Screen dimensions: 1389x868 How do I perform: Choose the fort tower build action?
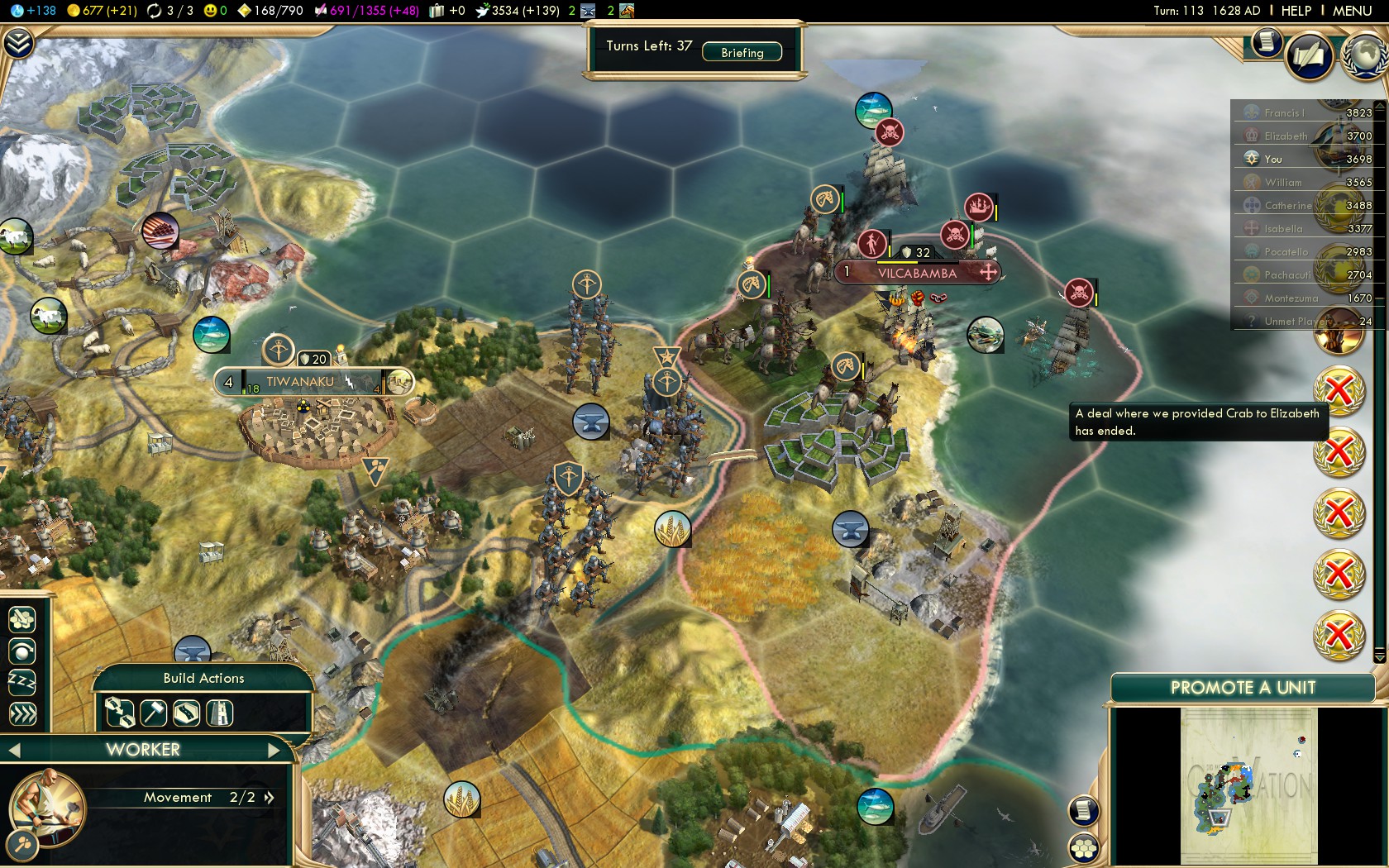tap(220, 713)
